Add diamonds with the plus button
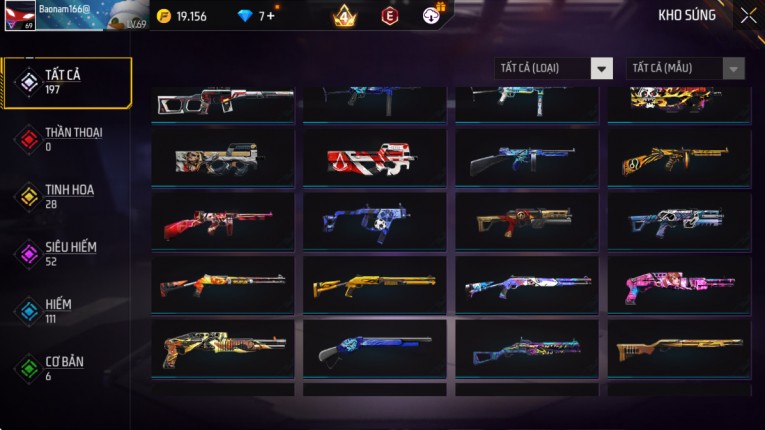The width and height of the screenshot is (765, 430). point(270,16)
